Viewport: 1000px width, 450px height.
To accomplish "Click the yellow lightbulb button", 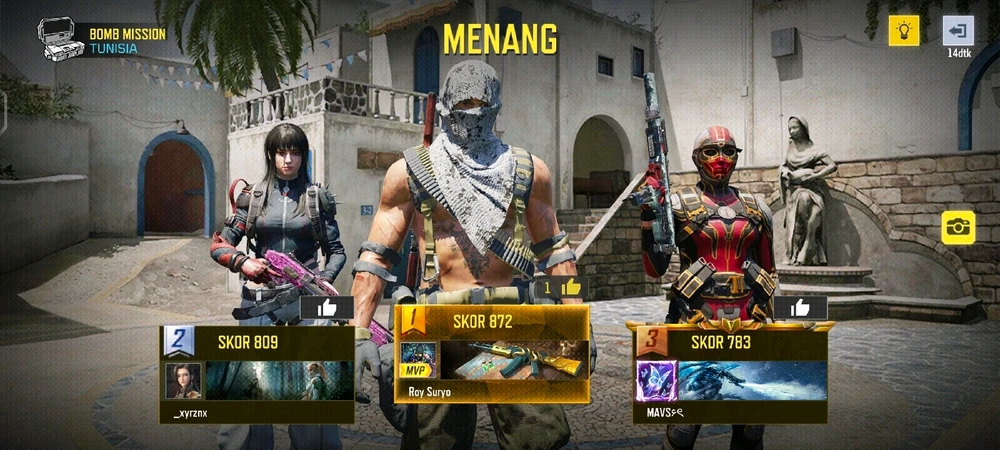I will coord(904,30).
